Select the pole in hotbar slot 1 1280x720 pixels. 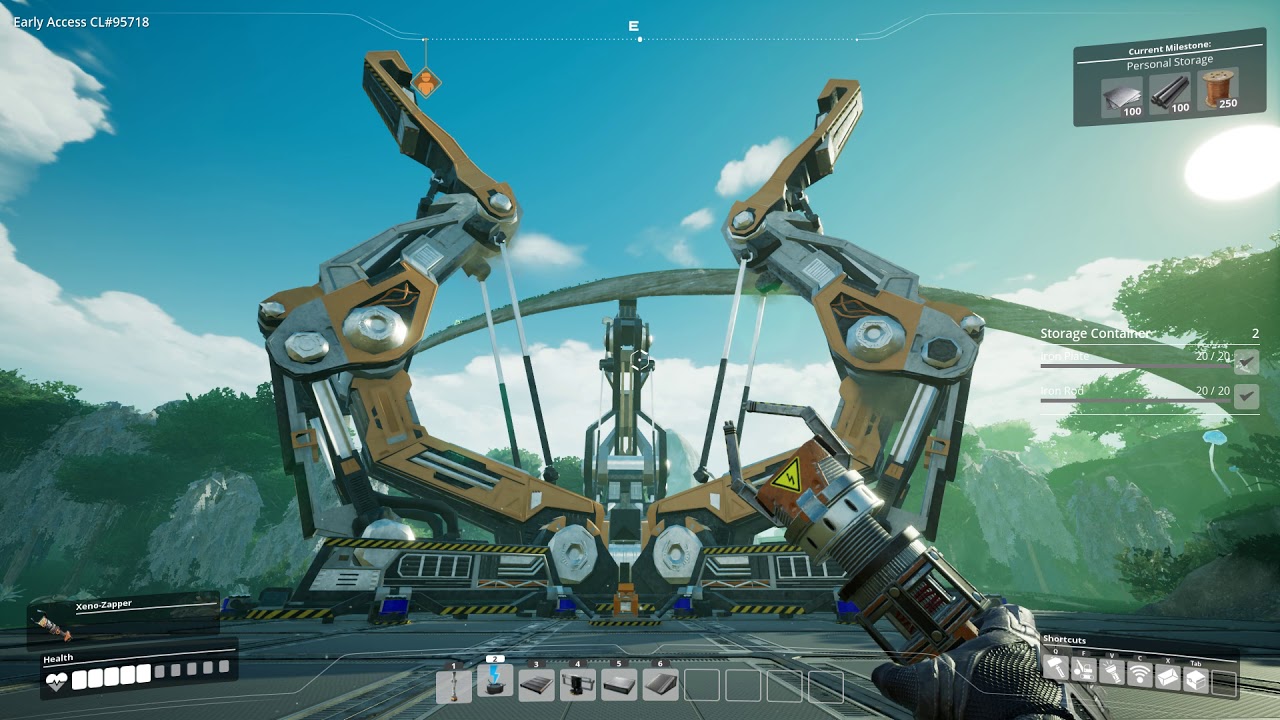tap(454, 685)
